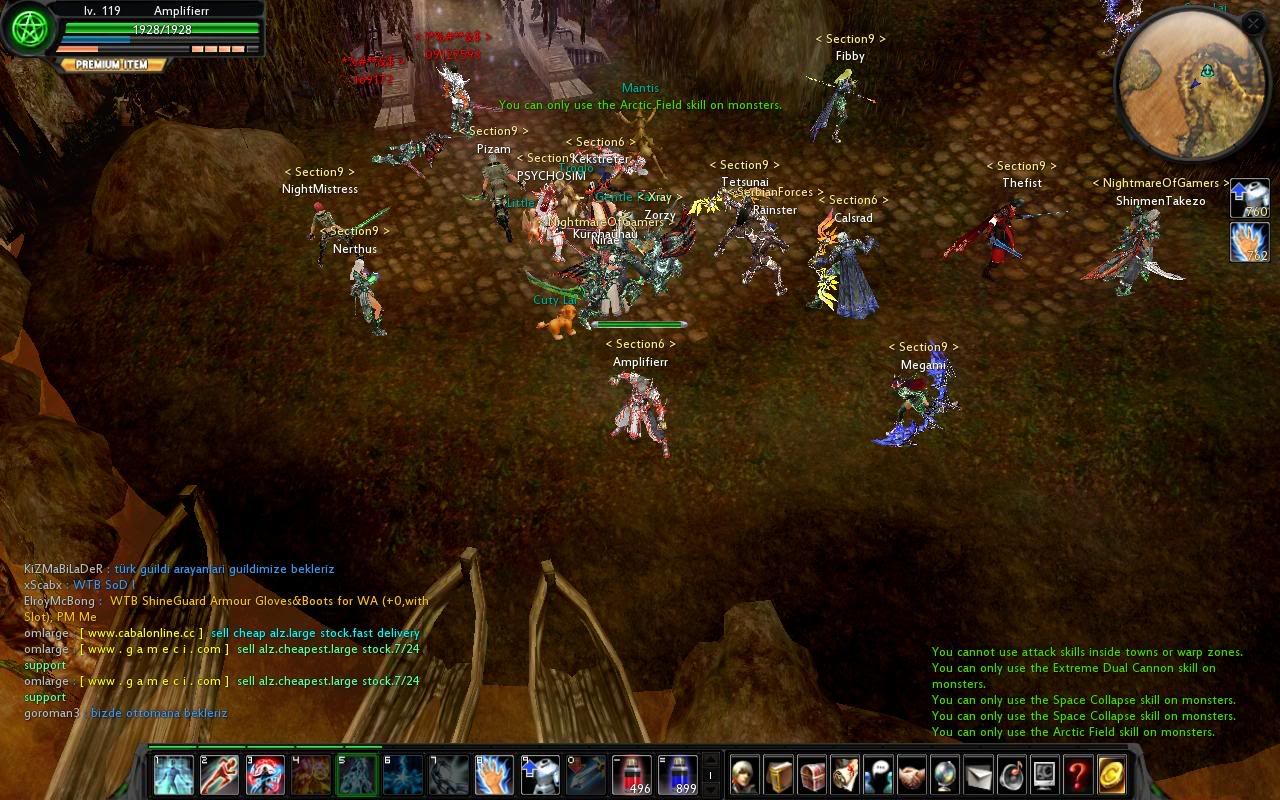Open the quest scroll icon
1280x800 pixels.
click(x=845, y=775)
